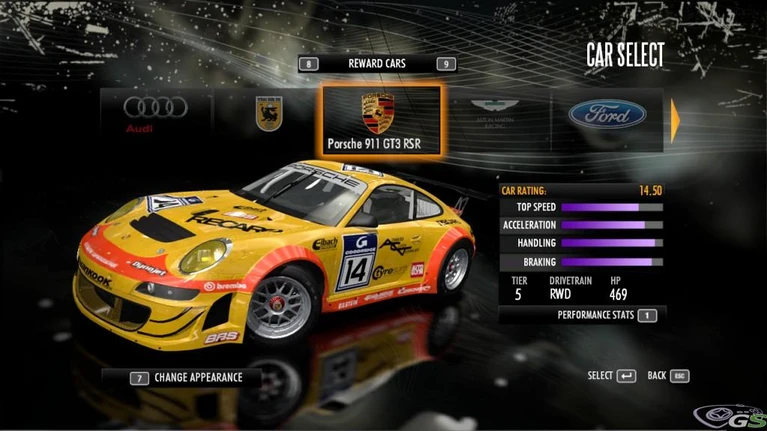
Task: Switch to the Reward Cars category
Action: (376, 64)
